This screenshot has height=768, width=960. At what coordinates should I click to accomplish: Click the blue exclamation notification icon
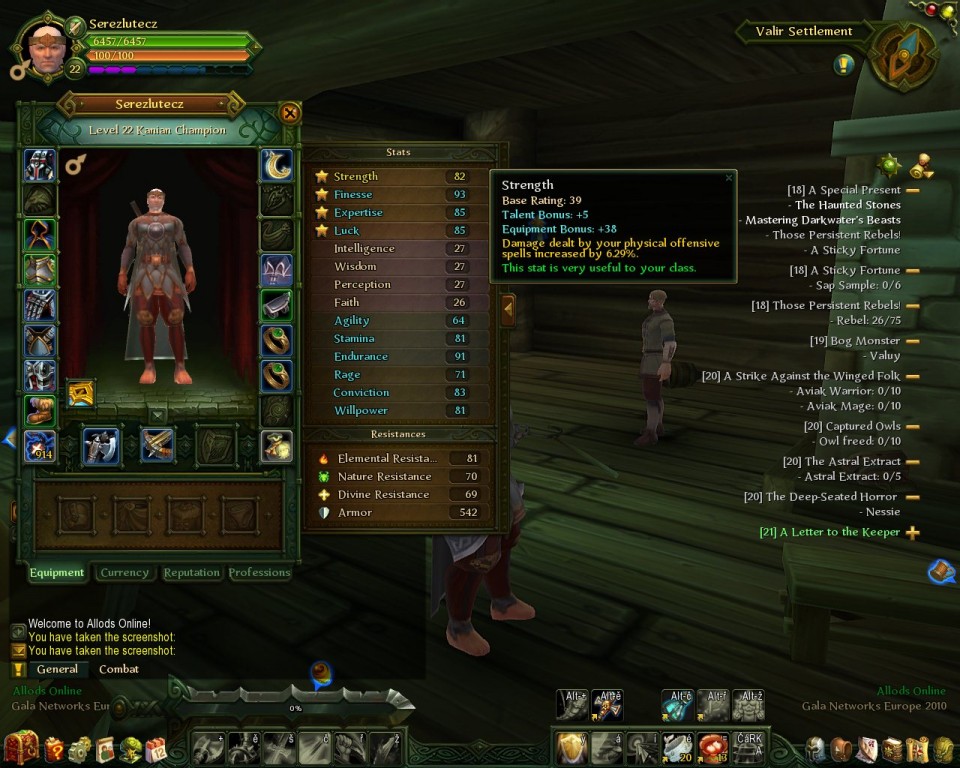(844, 65)
